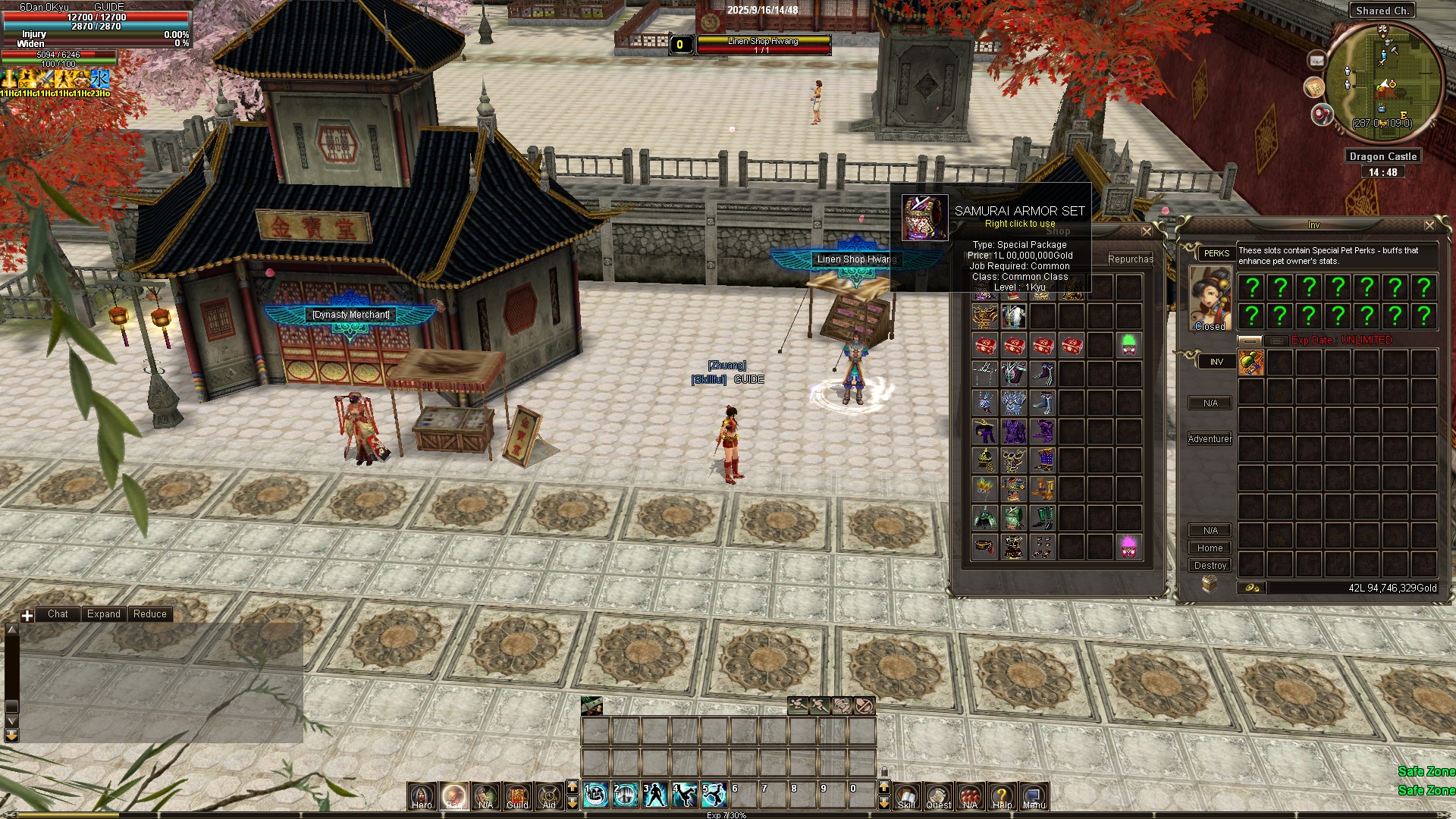Close the Inv inventory window
Image resolution: width=1456 pixels, height=819 pixels.
coord(1429,225)
